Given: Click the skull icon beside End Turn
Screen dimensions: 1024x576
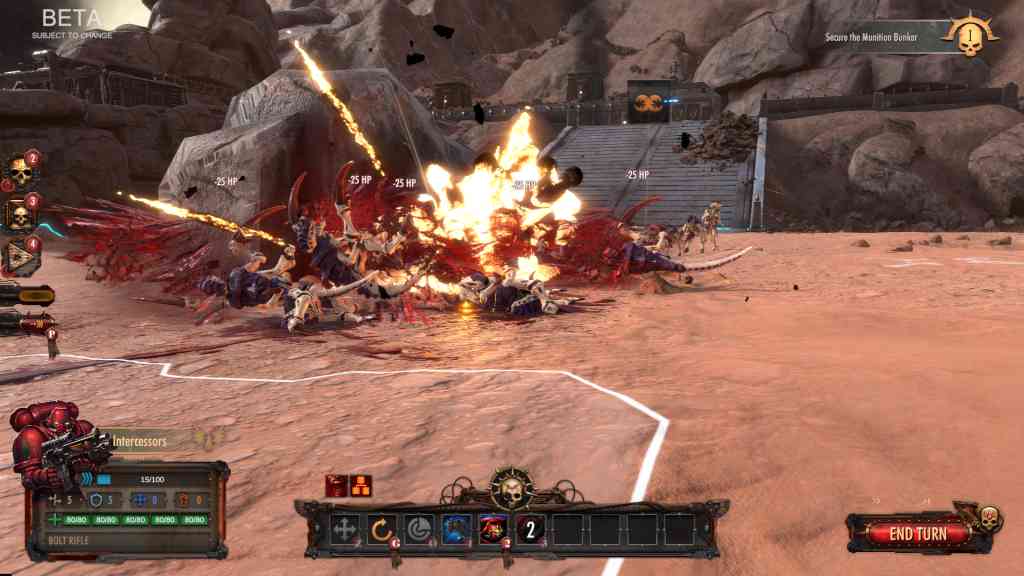Looking at the screenshot, I should (x=988, y=519).
